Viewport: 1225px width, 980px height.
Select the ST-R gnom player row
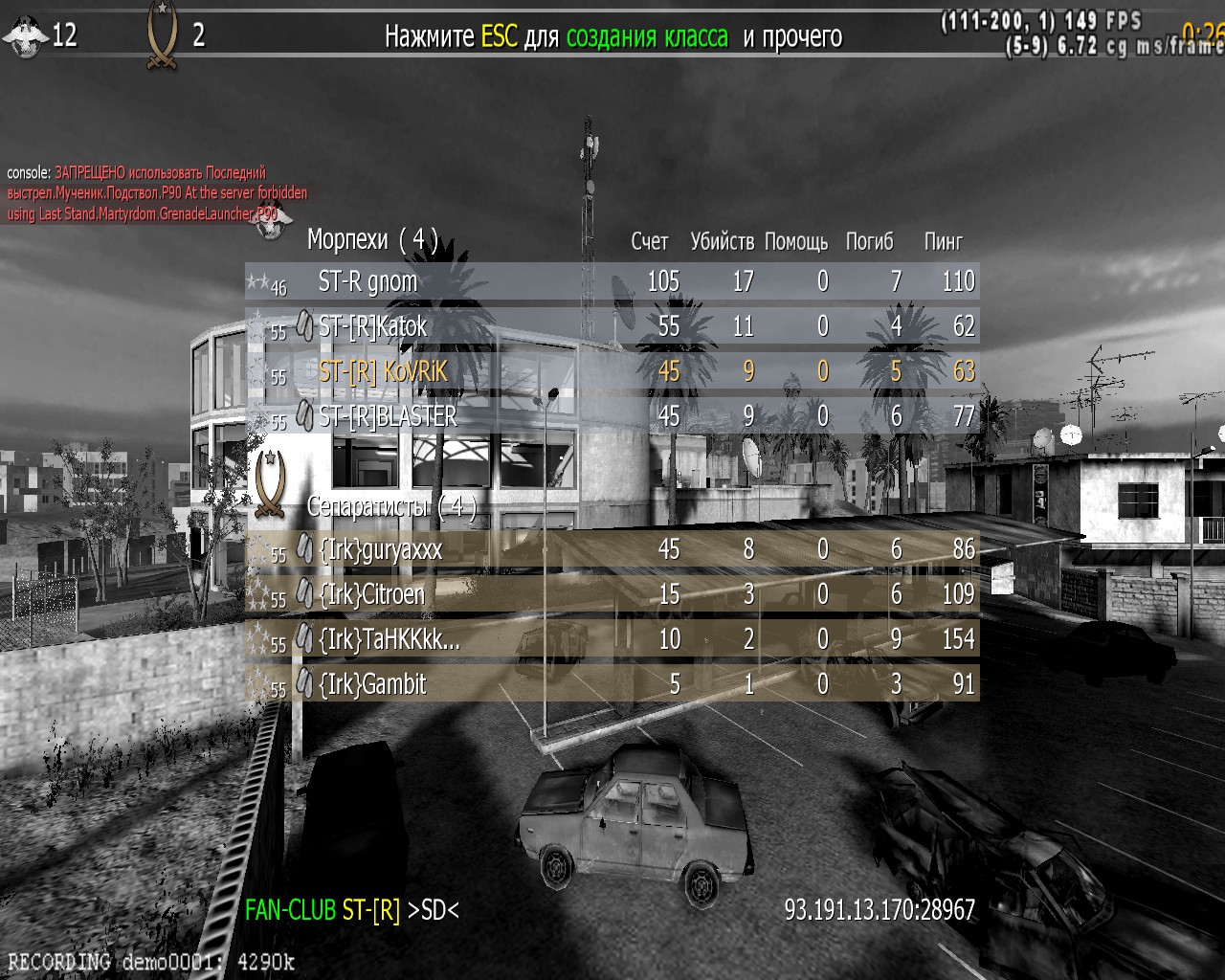click(612, 282)
